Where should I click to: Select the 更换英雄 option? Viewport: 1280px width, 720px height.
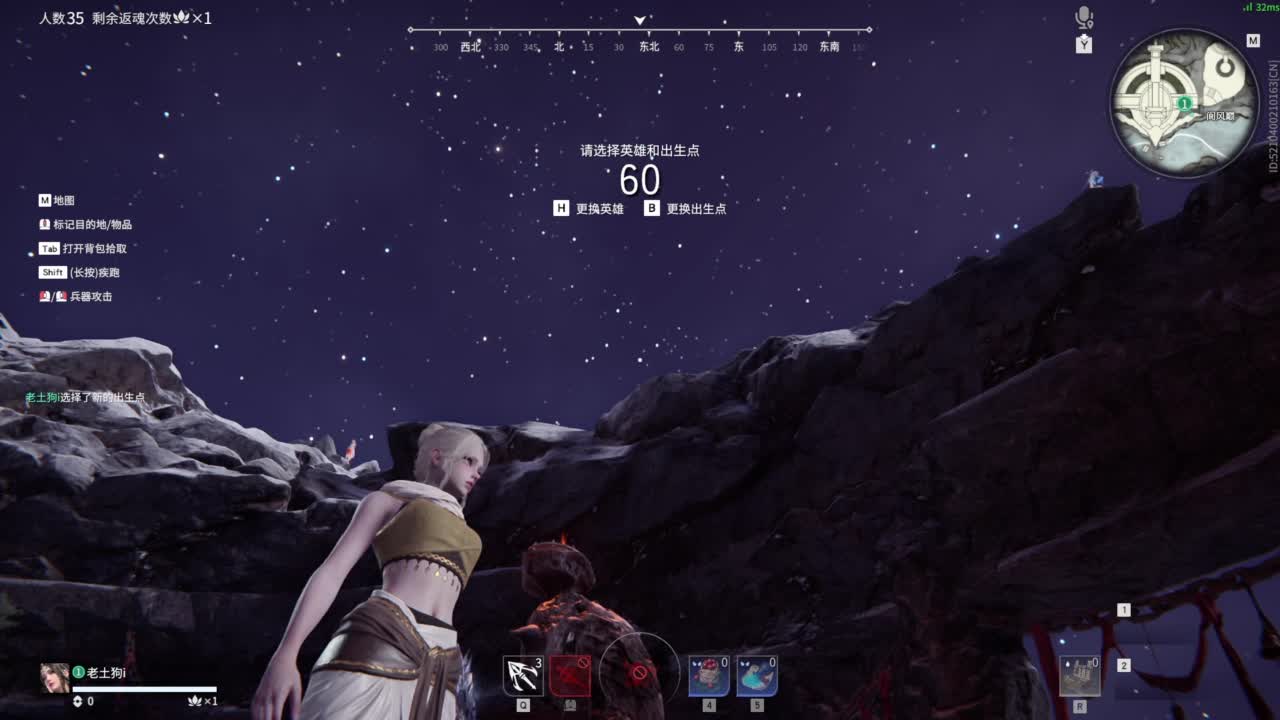[600, 208]
